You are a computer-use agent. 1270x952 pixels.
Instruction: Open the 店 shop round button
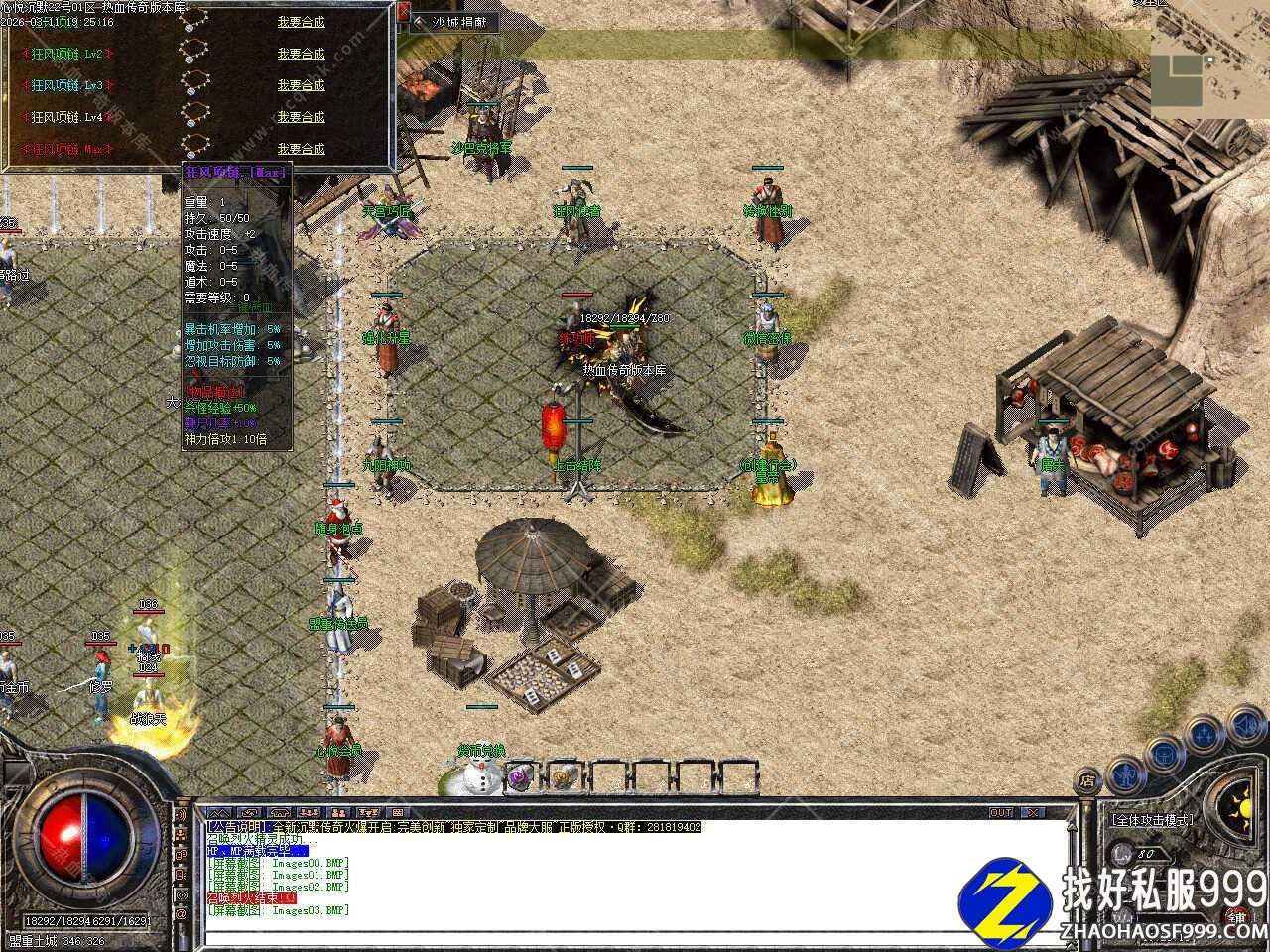pyautogui.click(x=1086, y=779)
